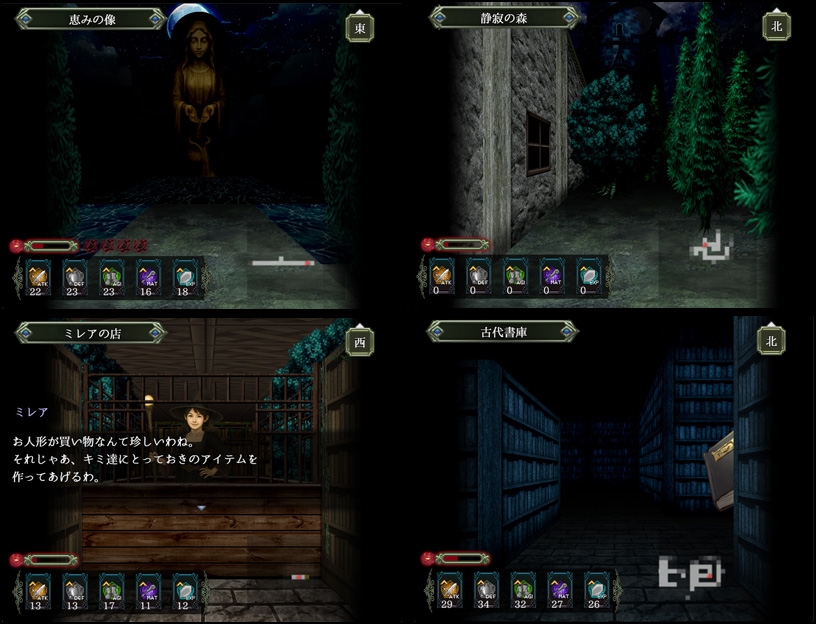Select the ミレアの店 location banner
Image resolution: width=816 pixels, height=624 pixels.
point(90,333)
